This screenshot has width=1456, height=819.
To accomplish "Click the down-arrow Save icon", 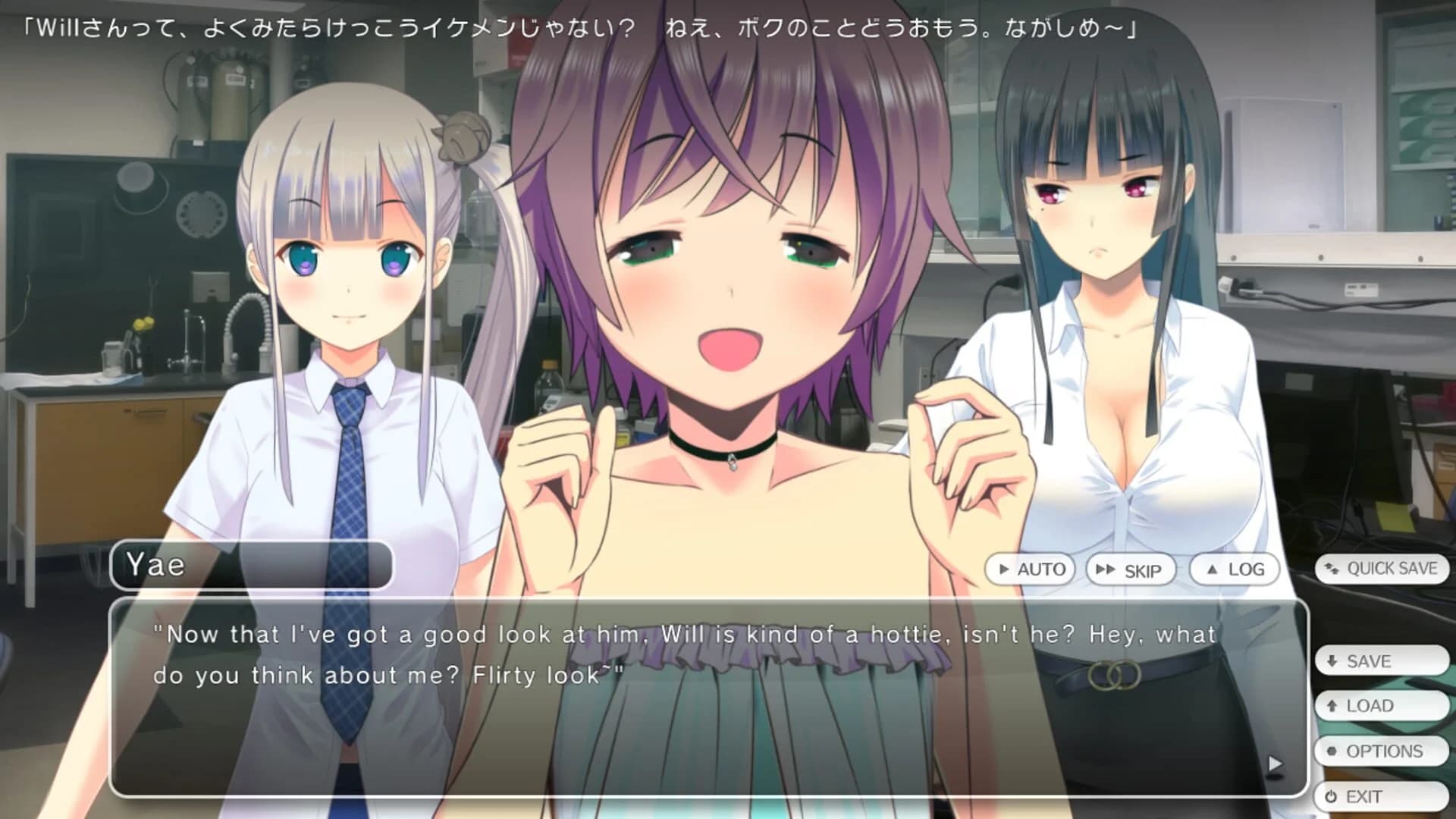I will point(1332,661).
